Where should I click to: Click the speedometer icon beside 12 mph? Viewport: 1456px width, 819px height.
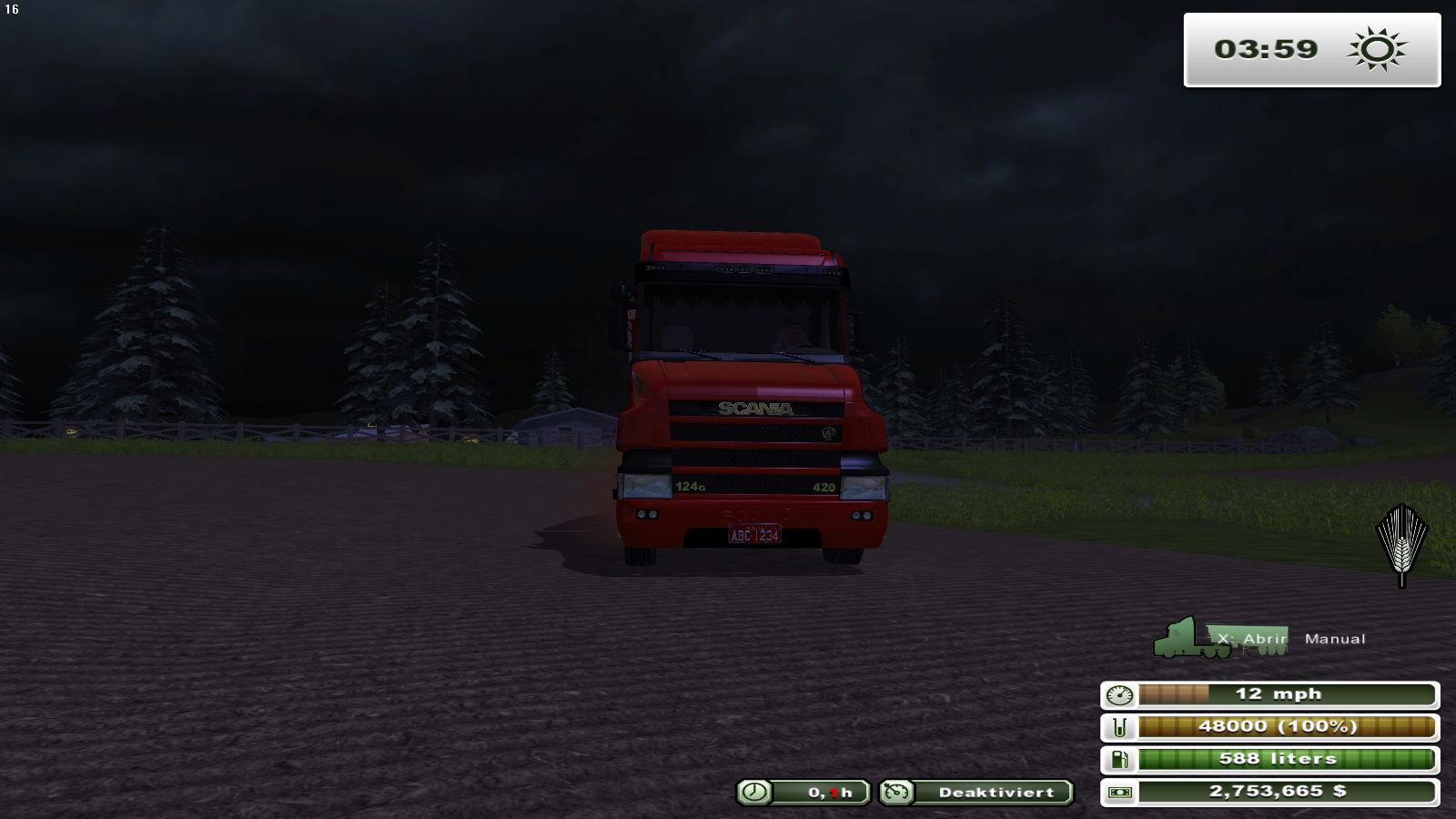tap(1121, 693)
